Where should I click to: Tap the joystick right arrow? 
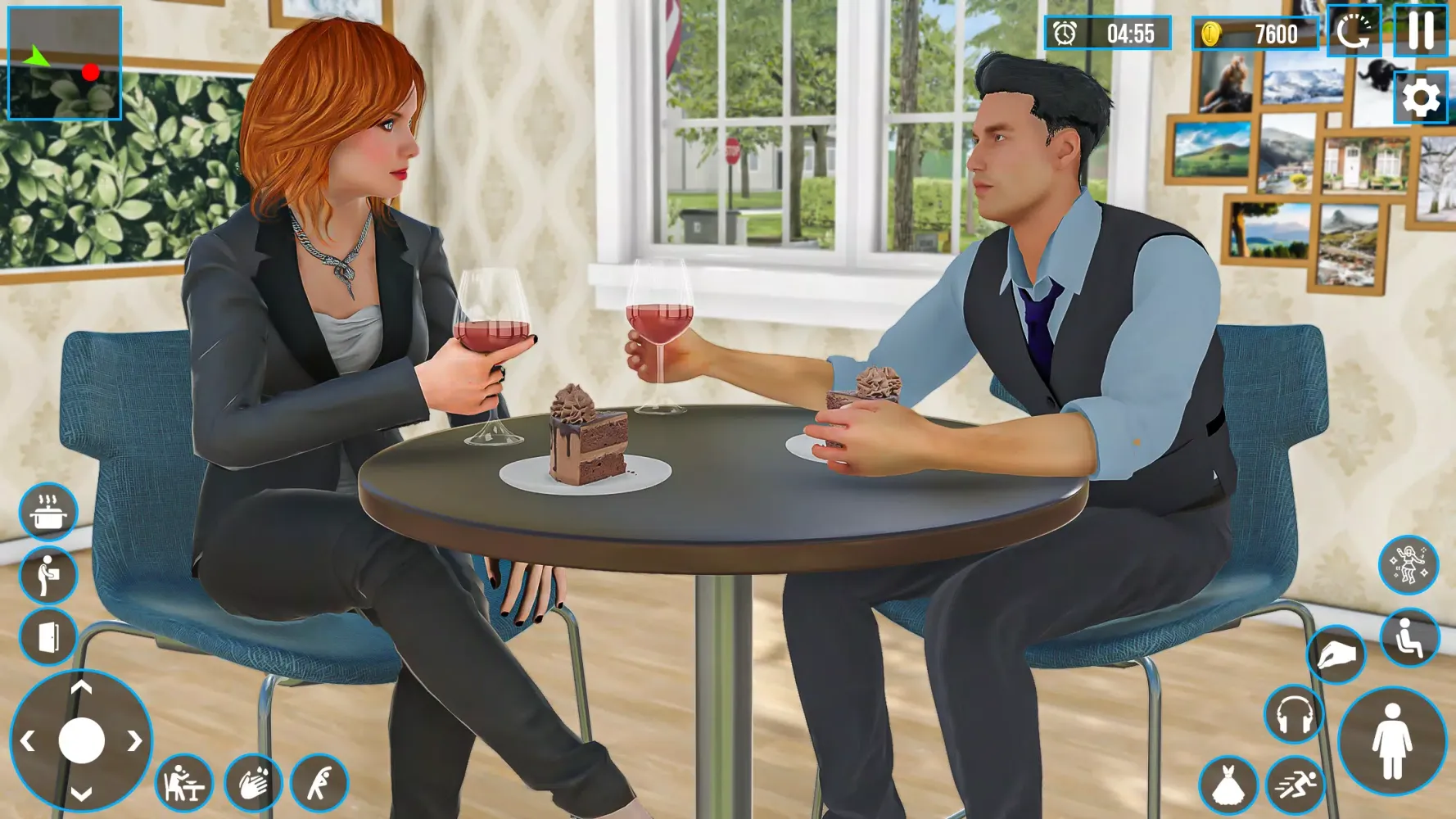134,741
